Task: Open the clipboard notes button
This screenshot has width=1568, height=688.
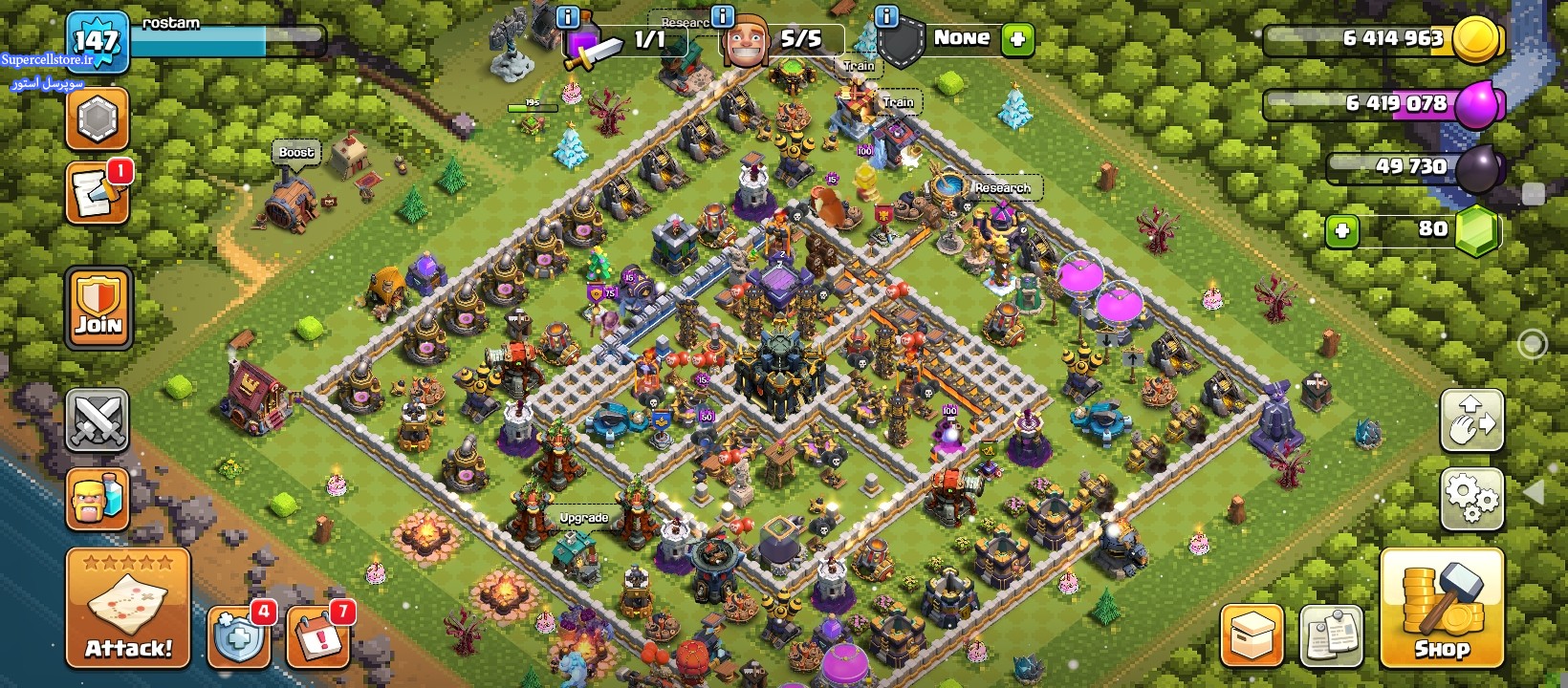Action: click(x=1331, y=635)
